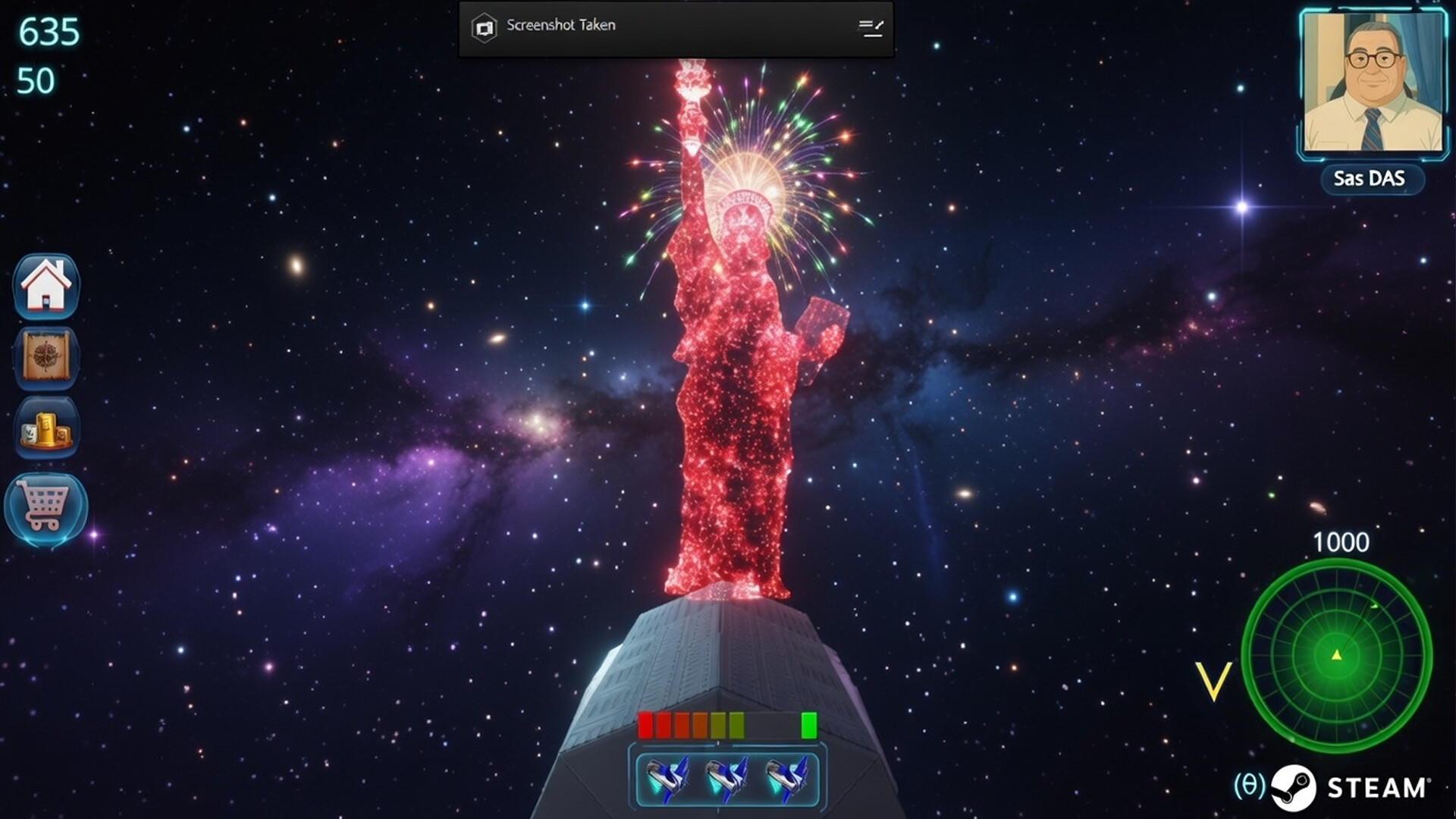The image size is (1456, 819).
Task: Click the green segment of the health bar
Action: click(x=810, y=726)
